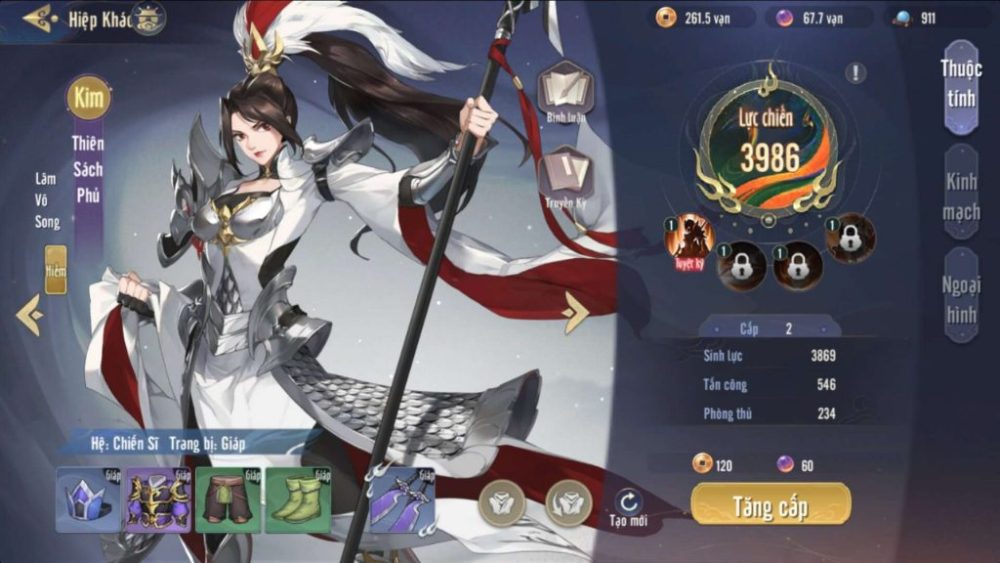Click the Hiếm rarity tag
The height and width of the screenshot is (563, 1000).
click(x=56, y=270)
